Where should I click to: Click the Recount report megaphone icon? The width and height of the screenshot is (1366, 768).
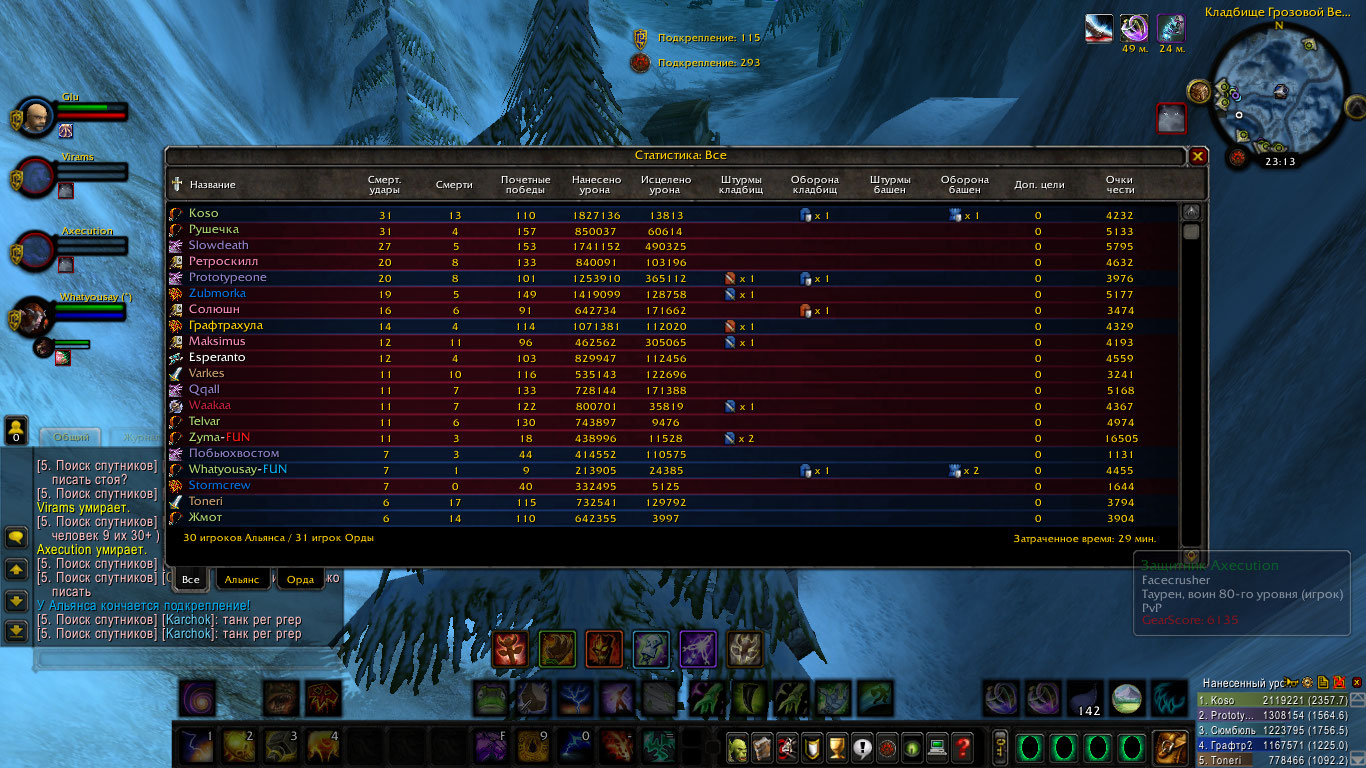point(1290,682)
